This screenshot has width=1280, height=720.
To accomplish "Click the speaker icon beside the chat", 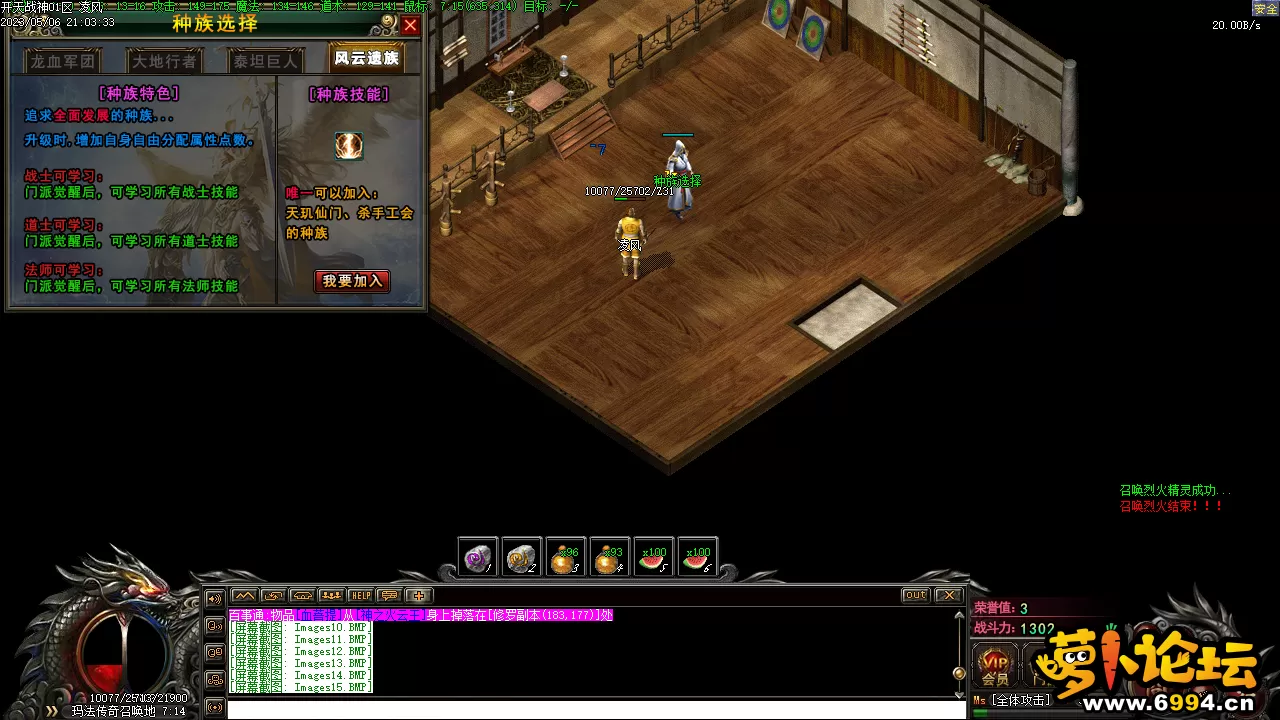I will coord(214,599).
